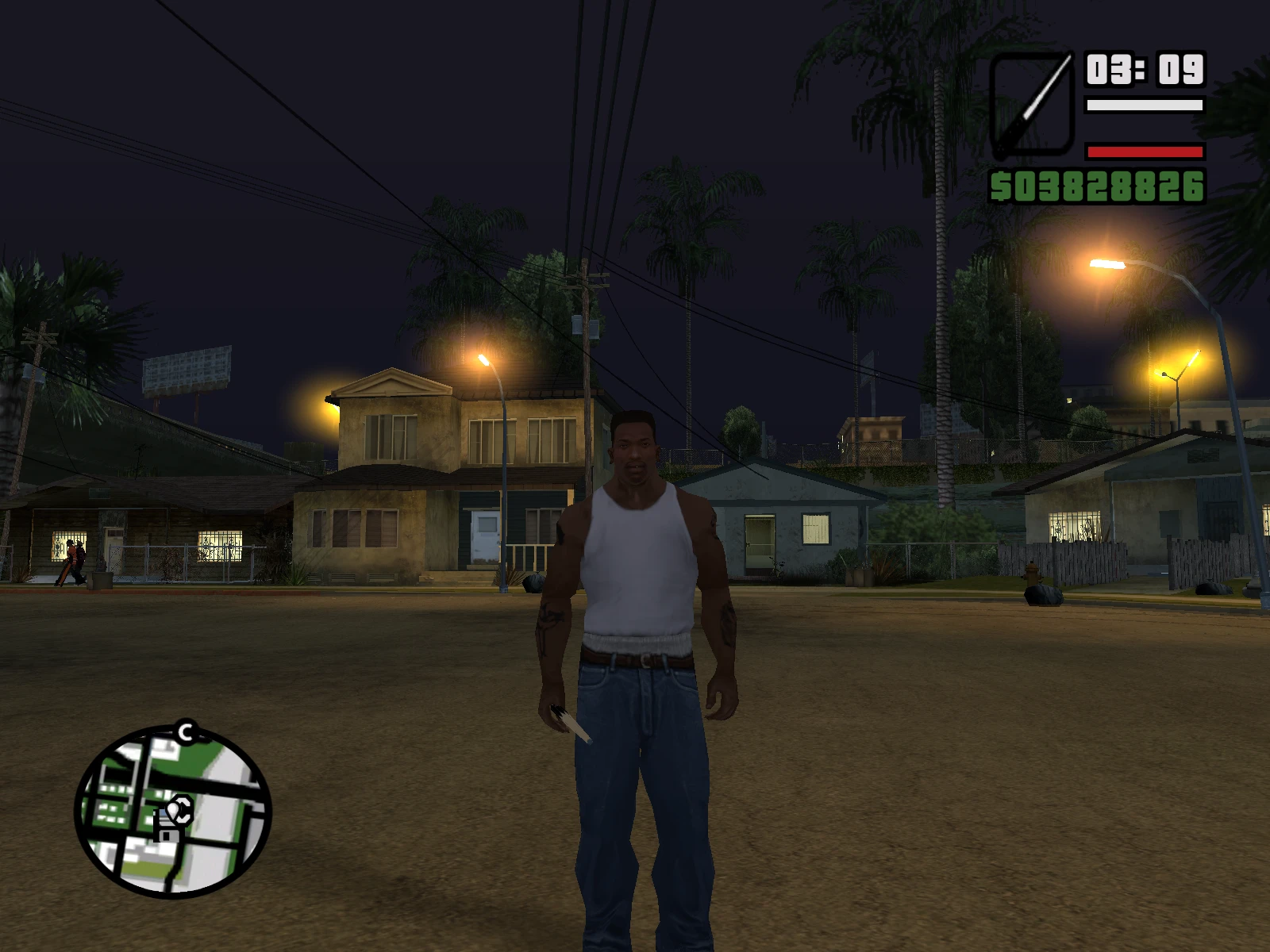Click the north 'C' indicator above the radar
This screenshot has height=952, width=1270.
(185, 731)
